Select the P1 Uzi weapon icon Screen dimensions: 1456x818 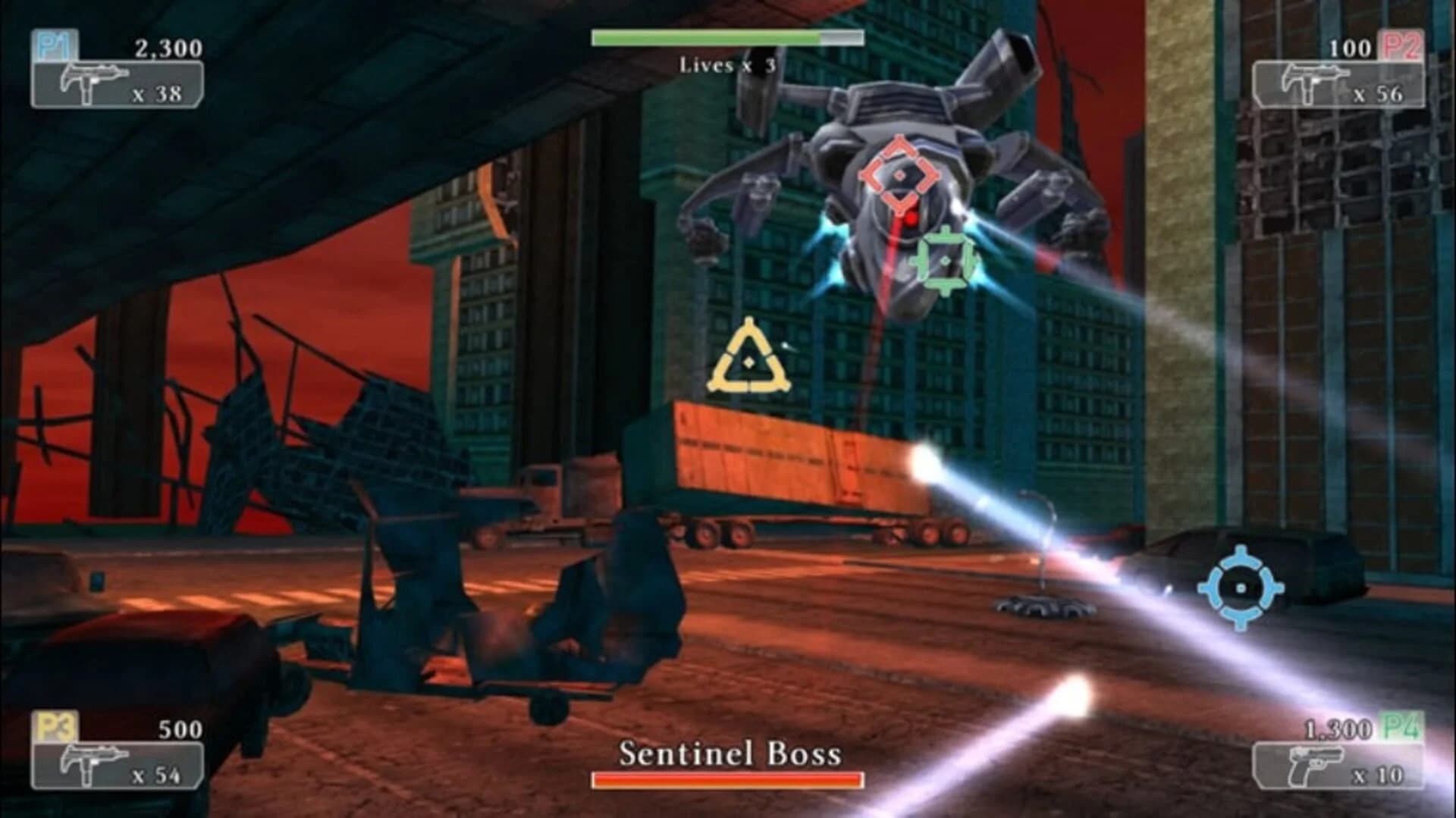point(91,80)
